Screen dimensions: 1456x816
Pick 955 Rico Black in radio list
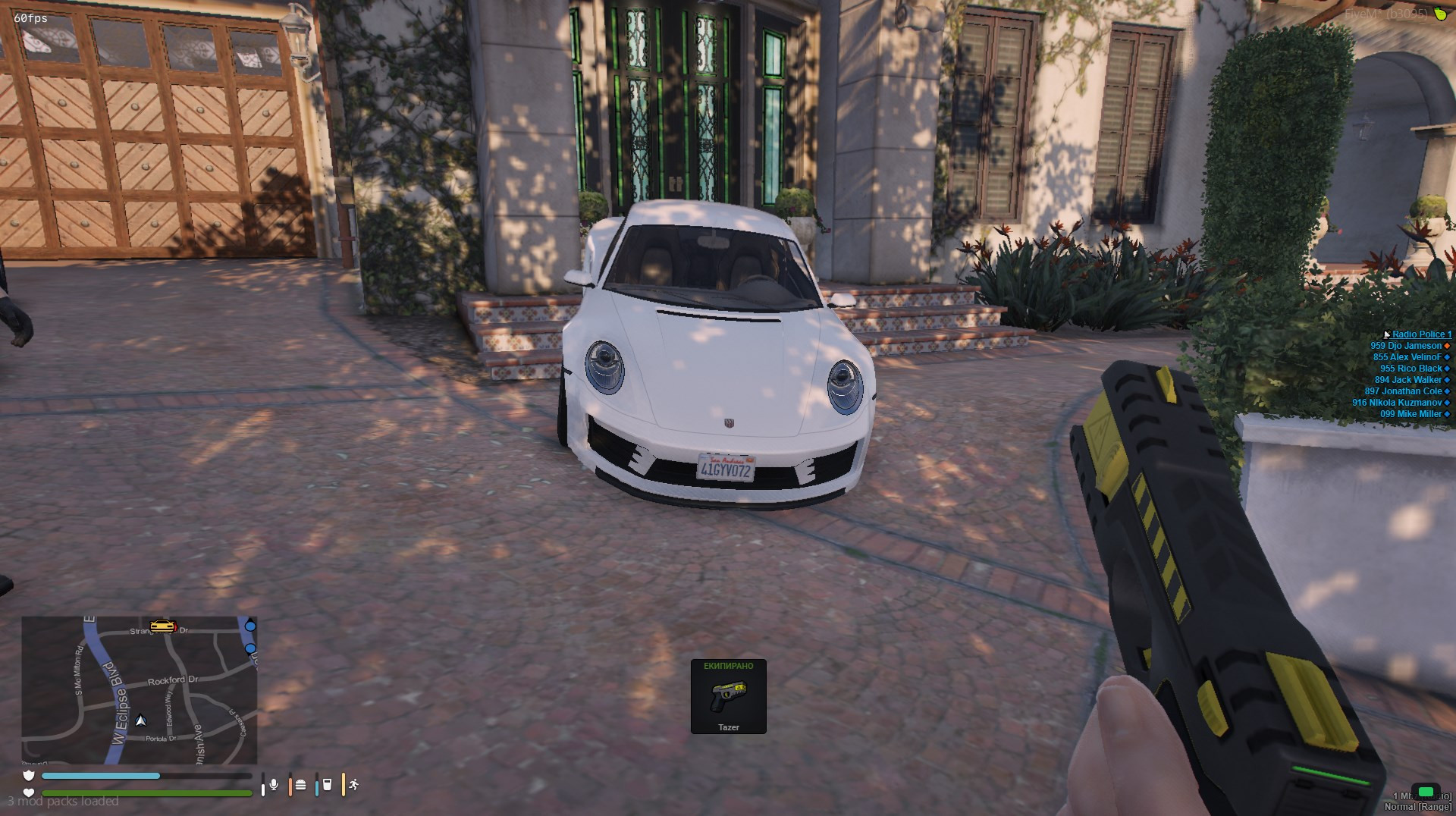point(1410,369)
